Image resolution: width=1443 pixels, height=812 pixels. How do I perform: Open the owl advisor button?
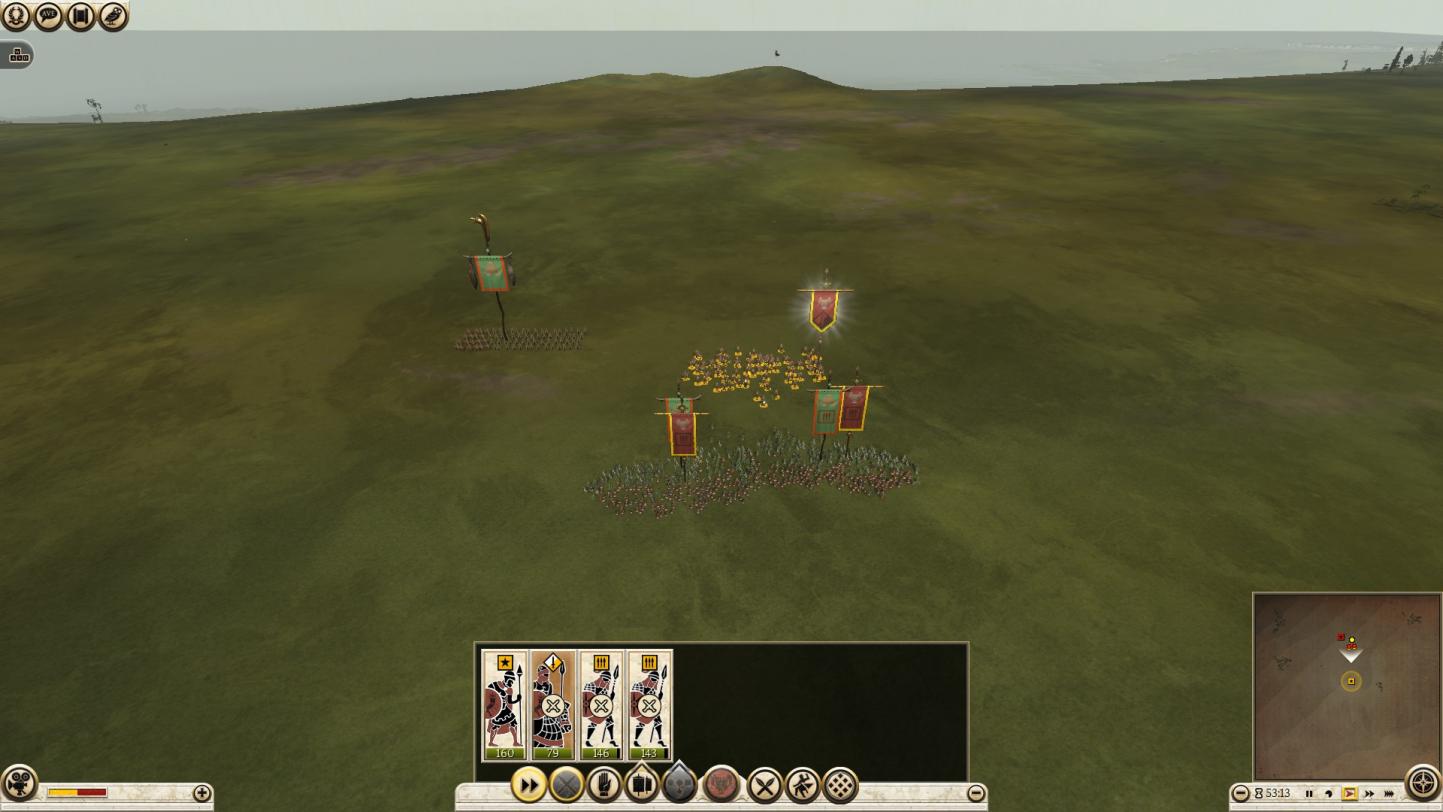click(113, 15)
